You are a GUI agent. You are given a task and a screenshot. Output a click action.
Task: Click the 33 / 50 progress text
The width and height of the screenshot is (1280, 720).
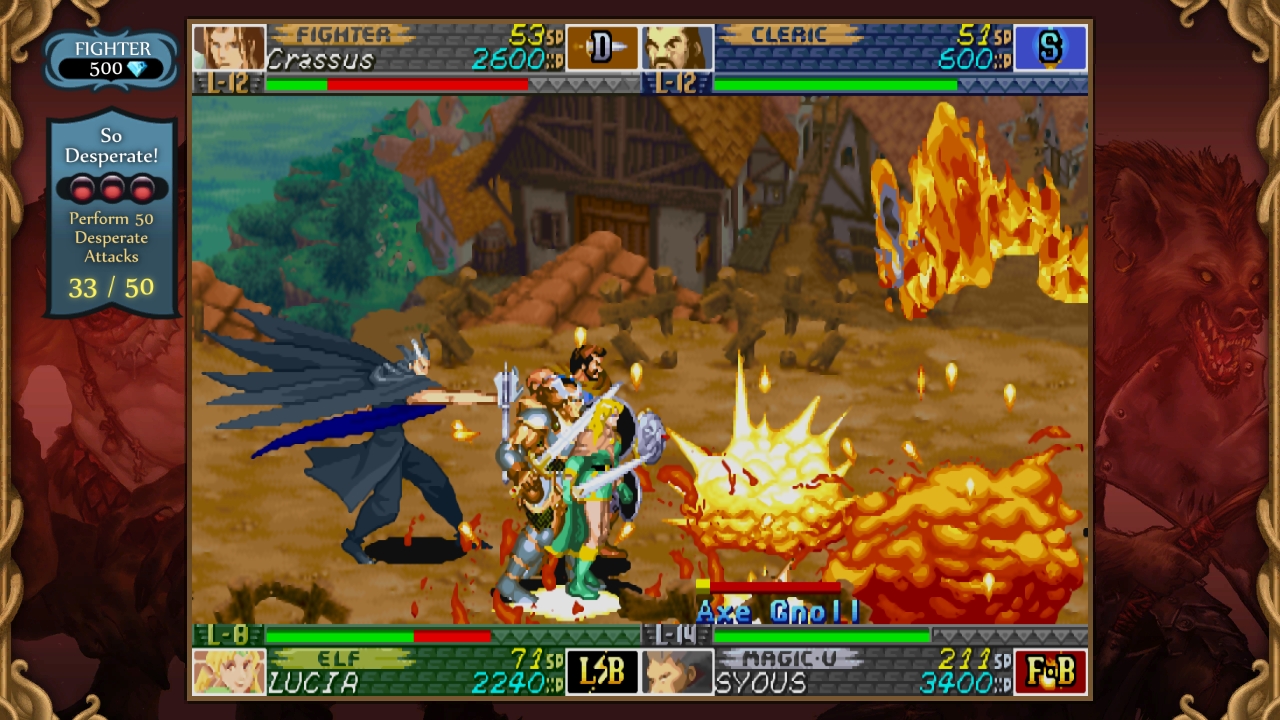point(111,289)
